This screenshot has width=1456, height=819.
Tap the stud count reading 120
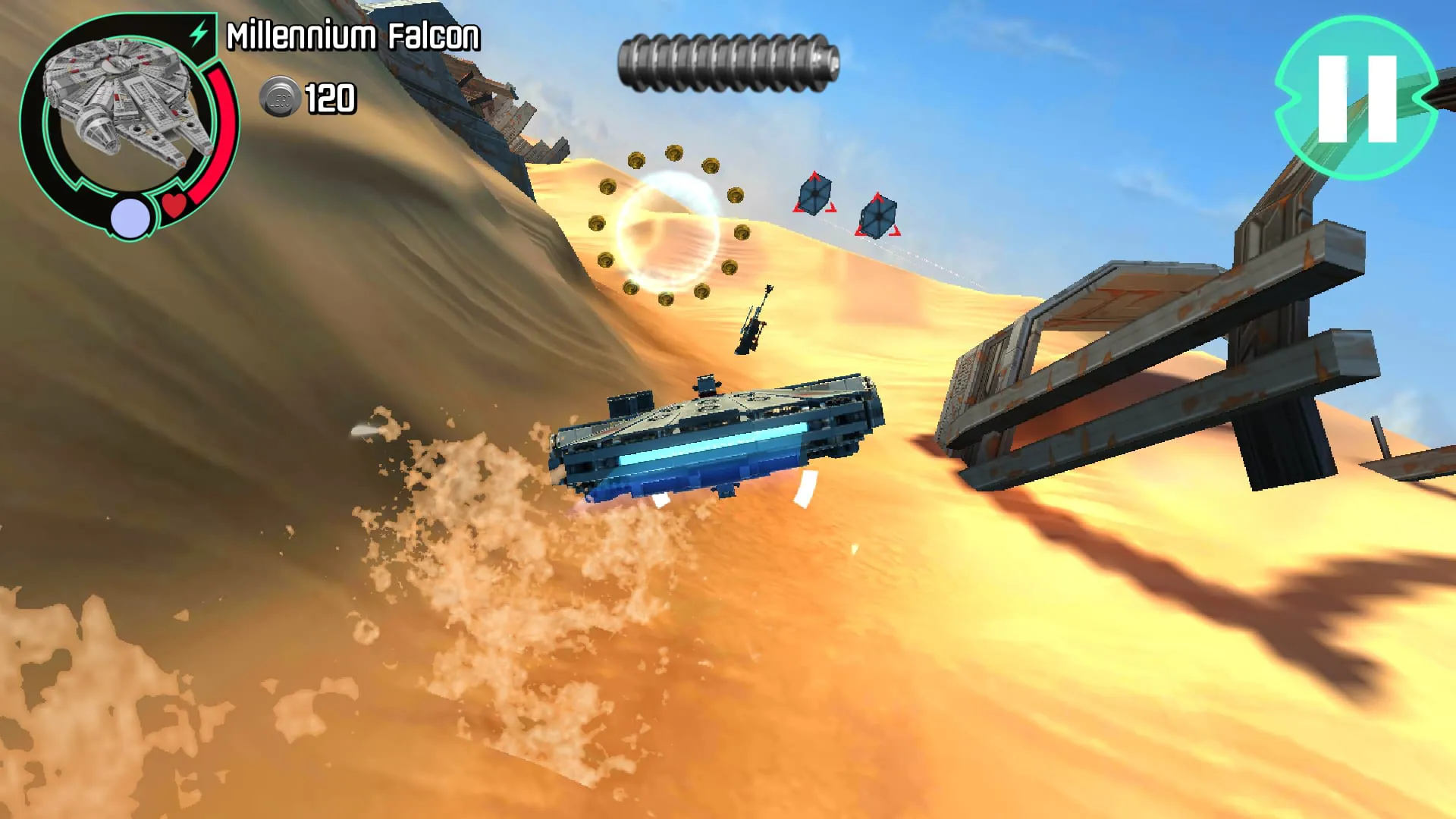(x=330, y=96)
